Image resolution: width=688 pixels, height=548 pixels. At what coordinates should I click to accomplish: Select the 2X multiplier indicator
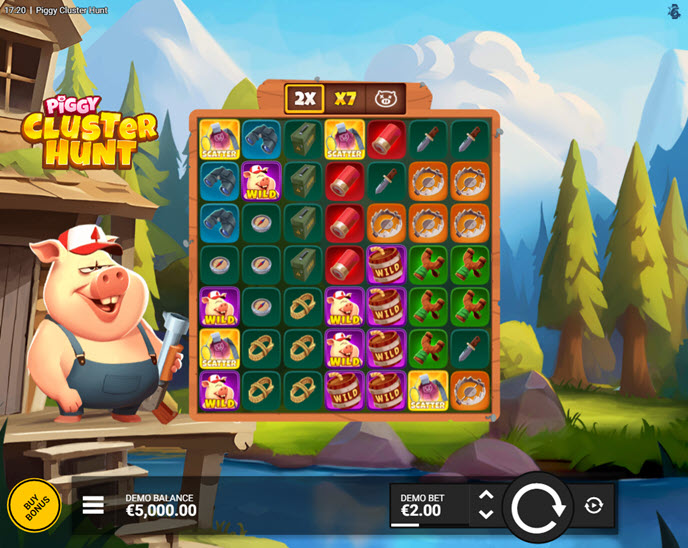pos(303,98)
